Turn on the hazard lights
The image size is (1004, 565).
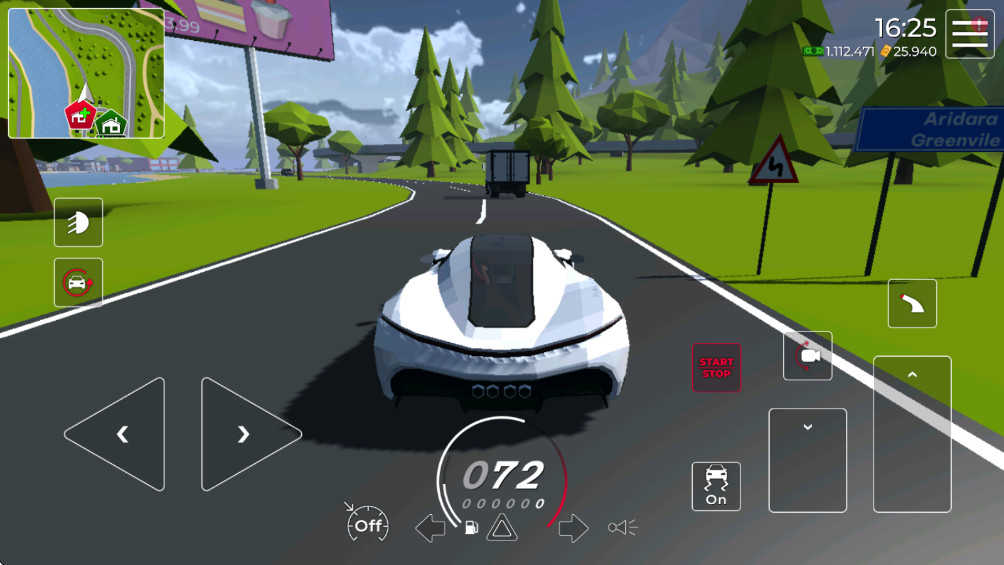point(502,527)
